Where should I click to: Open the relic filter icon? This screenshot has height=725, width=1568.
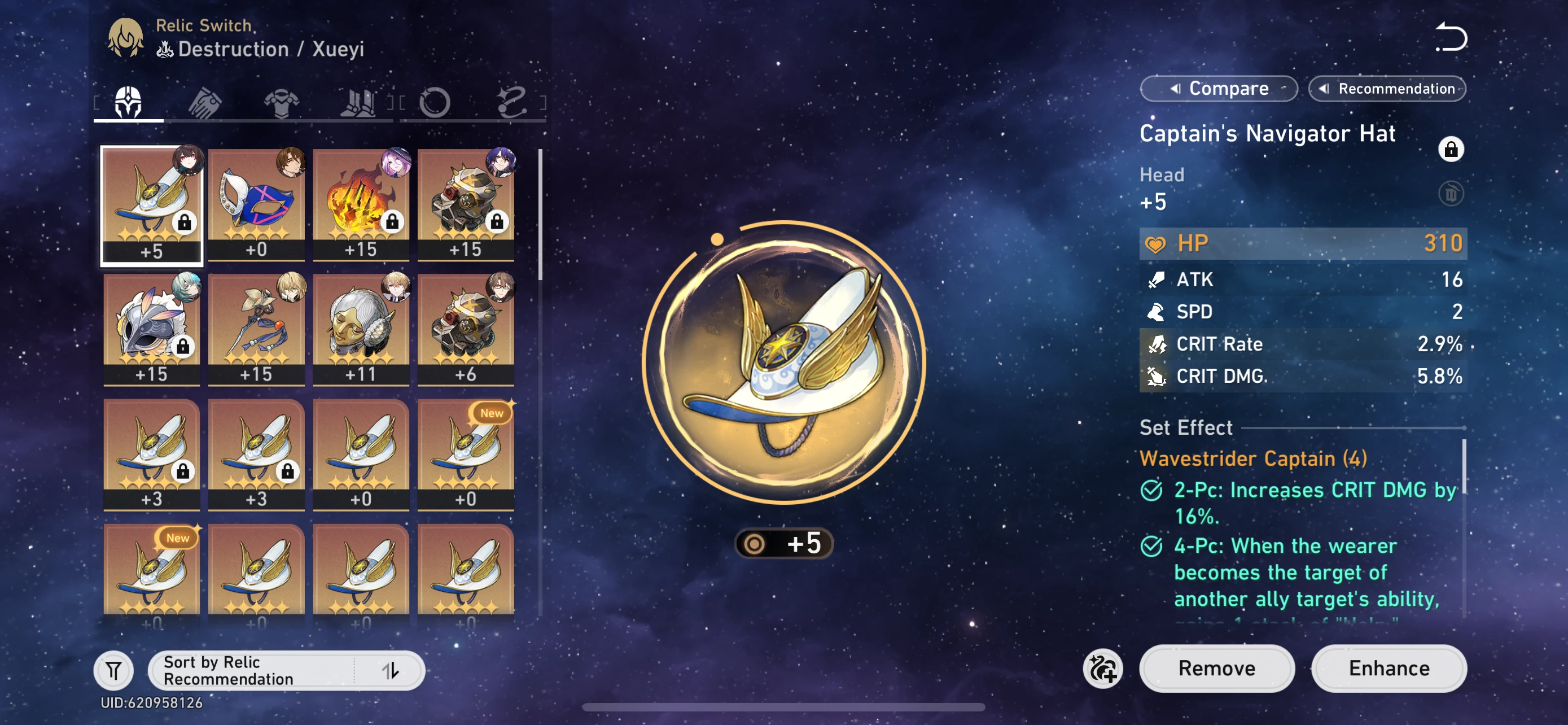114,670
